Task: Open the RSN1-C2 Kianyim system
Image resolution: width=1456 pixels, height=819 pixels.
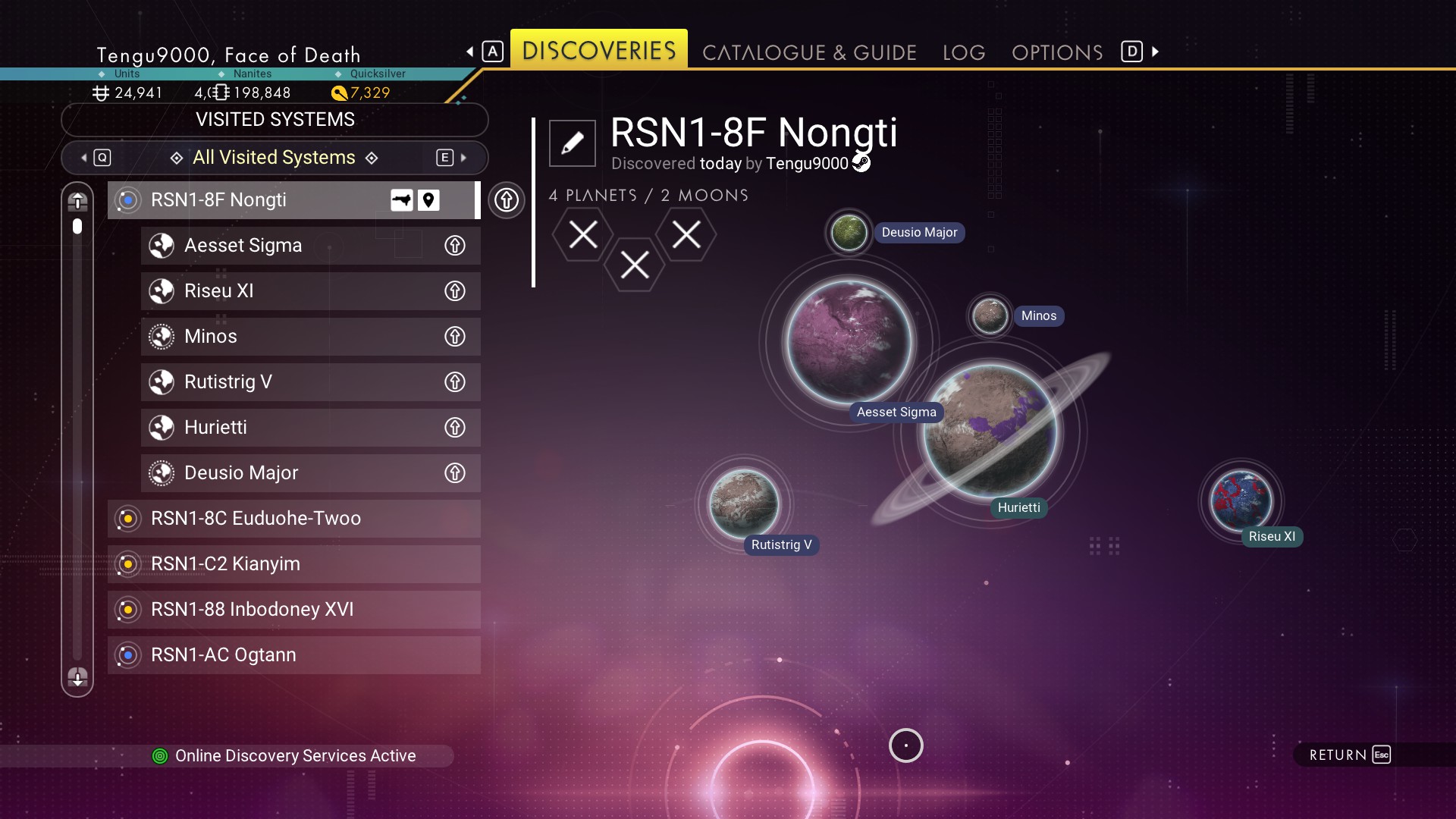Action: pos(293,564)
